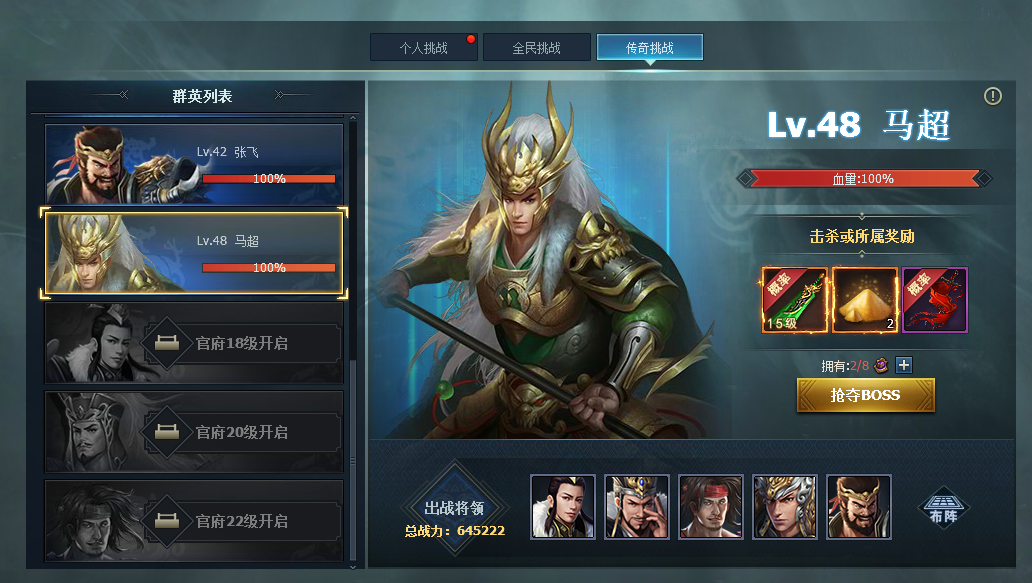Switch to the 个人挑战 tab
Viewport: 1032px width, 583px height.
423,47
